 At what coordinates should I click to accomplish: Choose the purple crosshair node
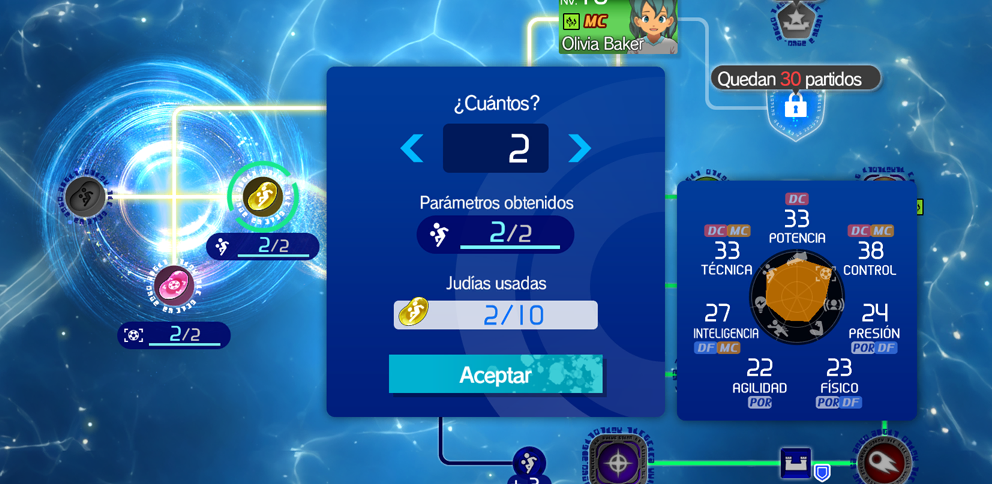618,461
